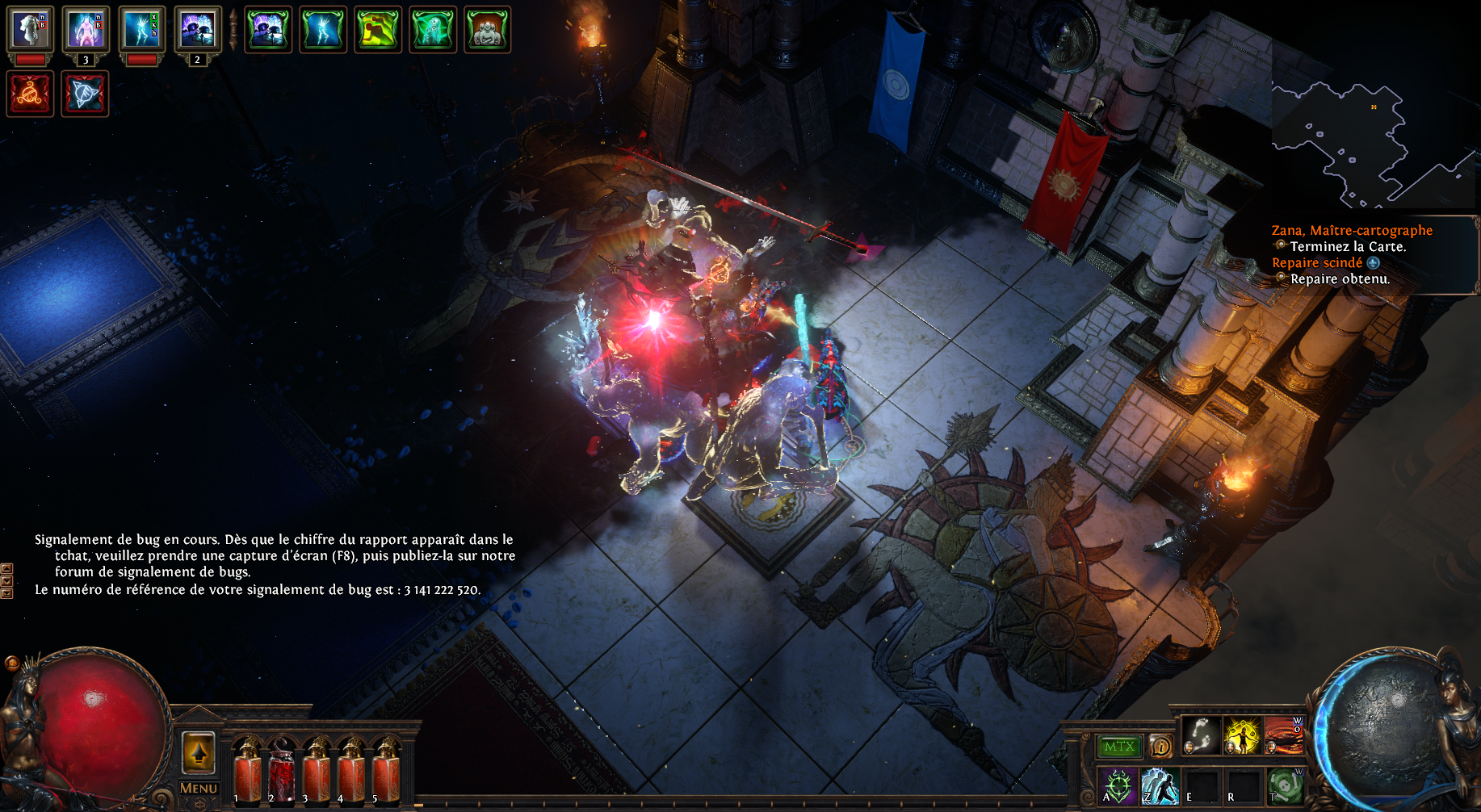
Task: Click the white body armour buff icon
Action: pos(31,29)
